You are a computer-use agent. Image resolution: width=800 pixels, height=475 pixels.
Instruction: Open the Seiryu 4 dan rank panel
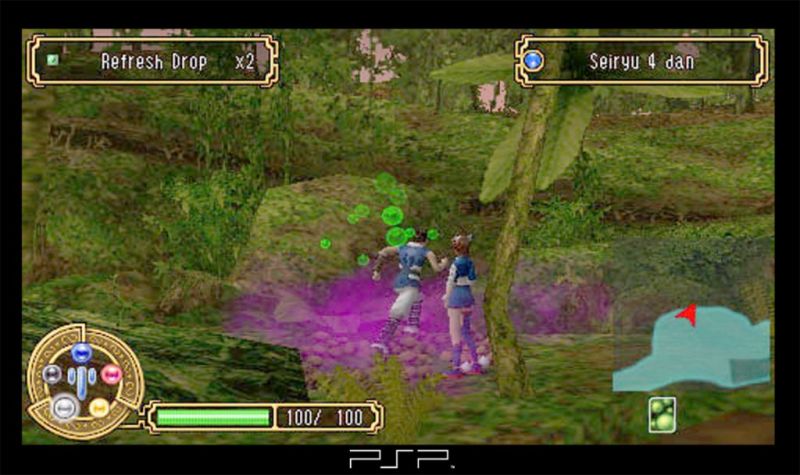tap(641, 61)
